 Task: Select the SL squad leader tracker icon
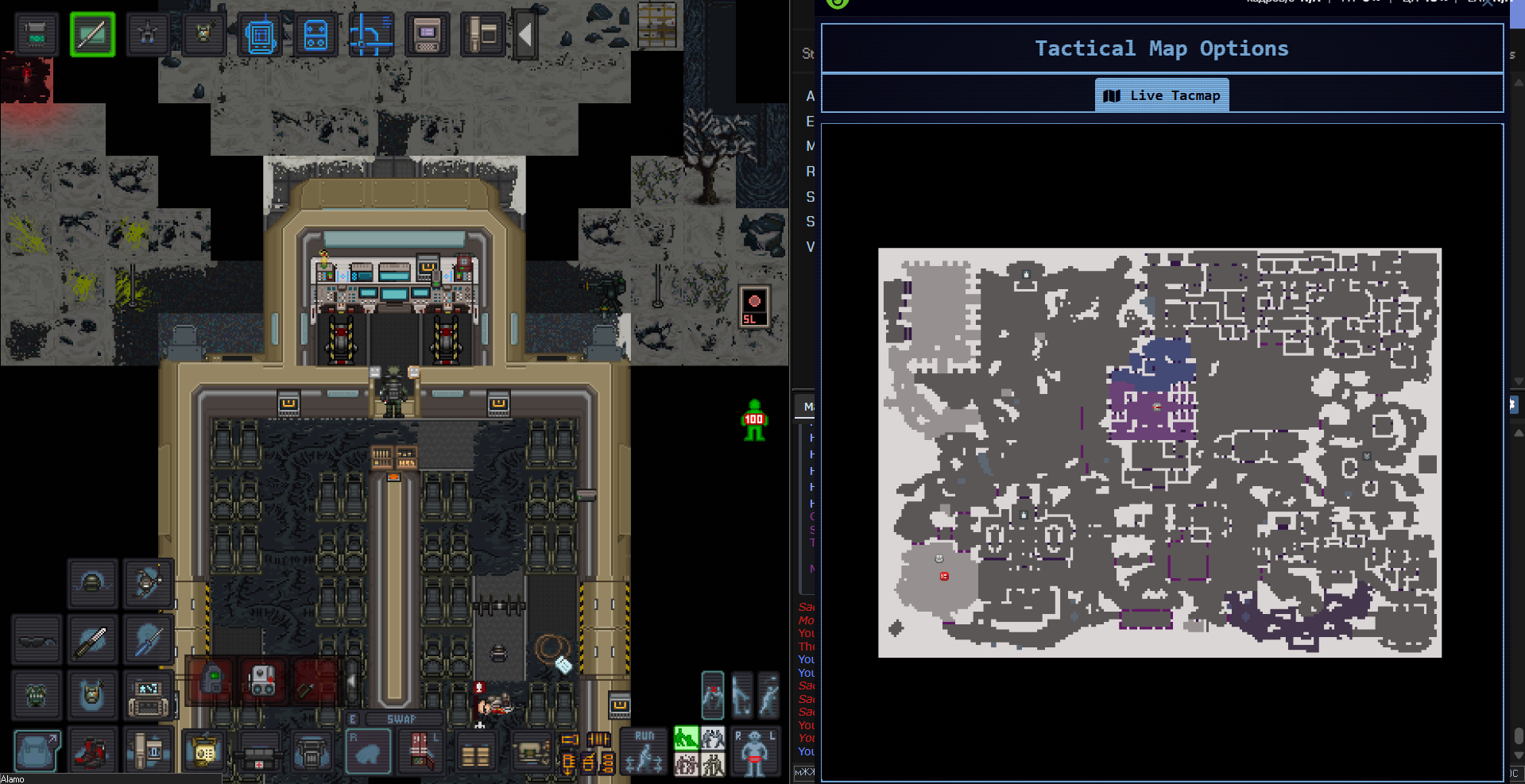pyautogui.click(x=754, y=307)
